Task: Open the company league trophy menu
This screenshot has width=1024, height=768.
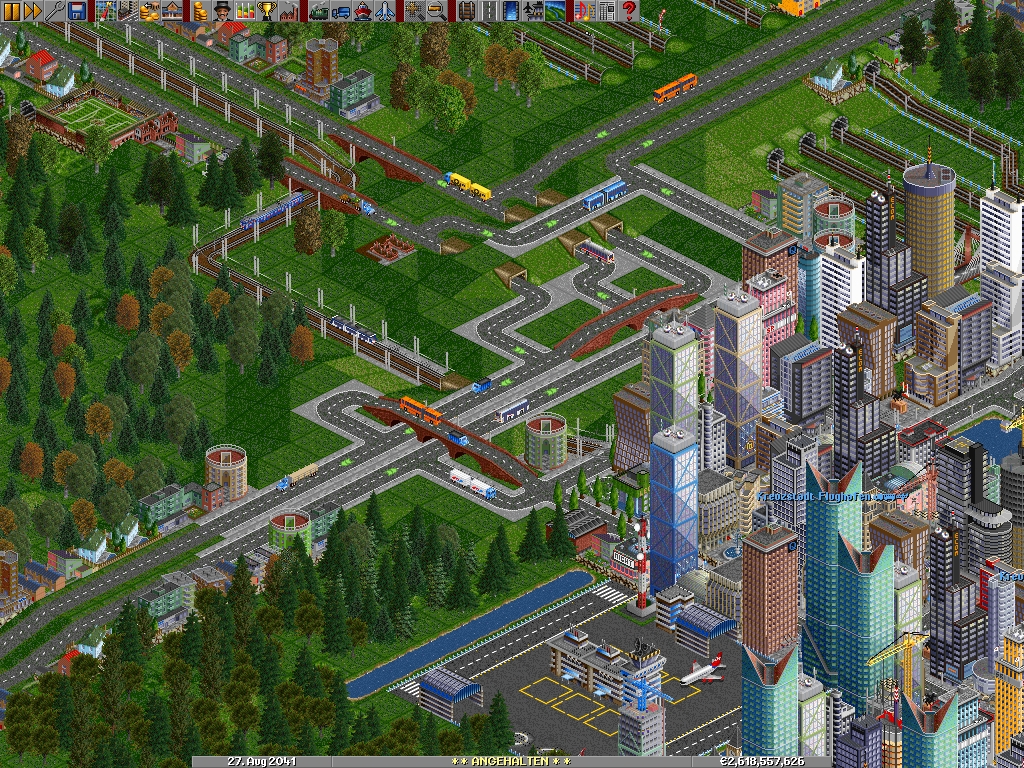Action: pyautogui.click(x=268, y=11)
